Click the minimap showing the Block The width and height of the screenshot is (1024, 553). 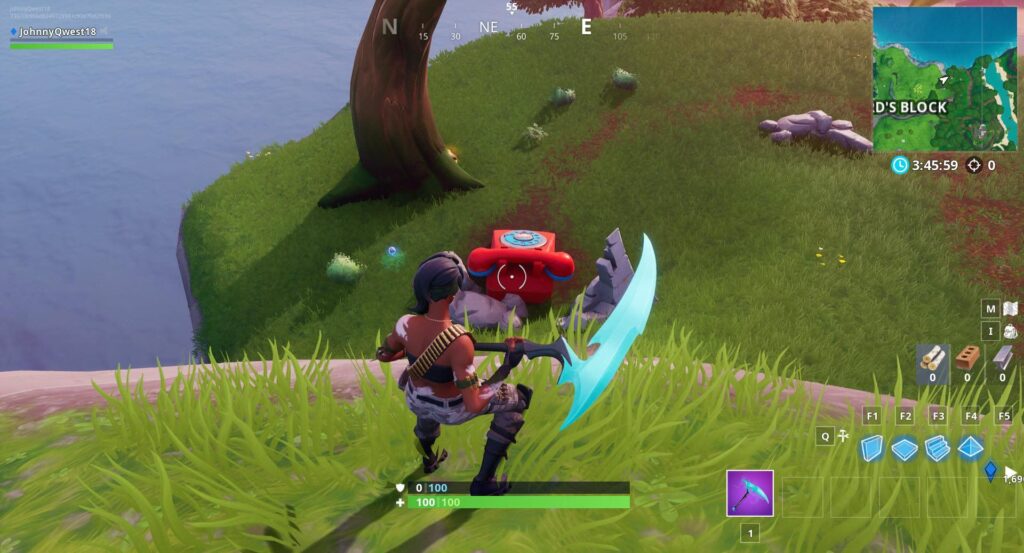click(944, 78)
